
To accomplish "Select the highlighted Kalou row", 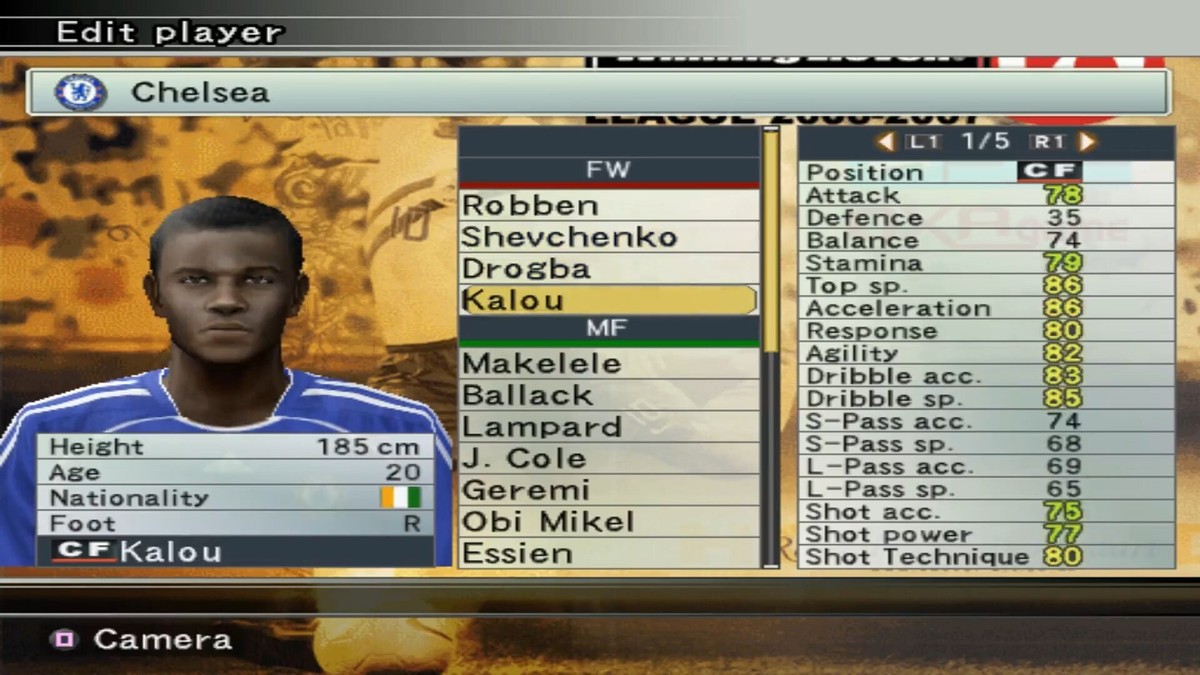I will coord(608,300).
